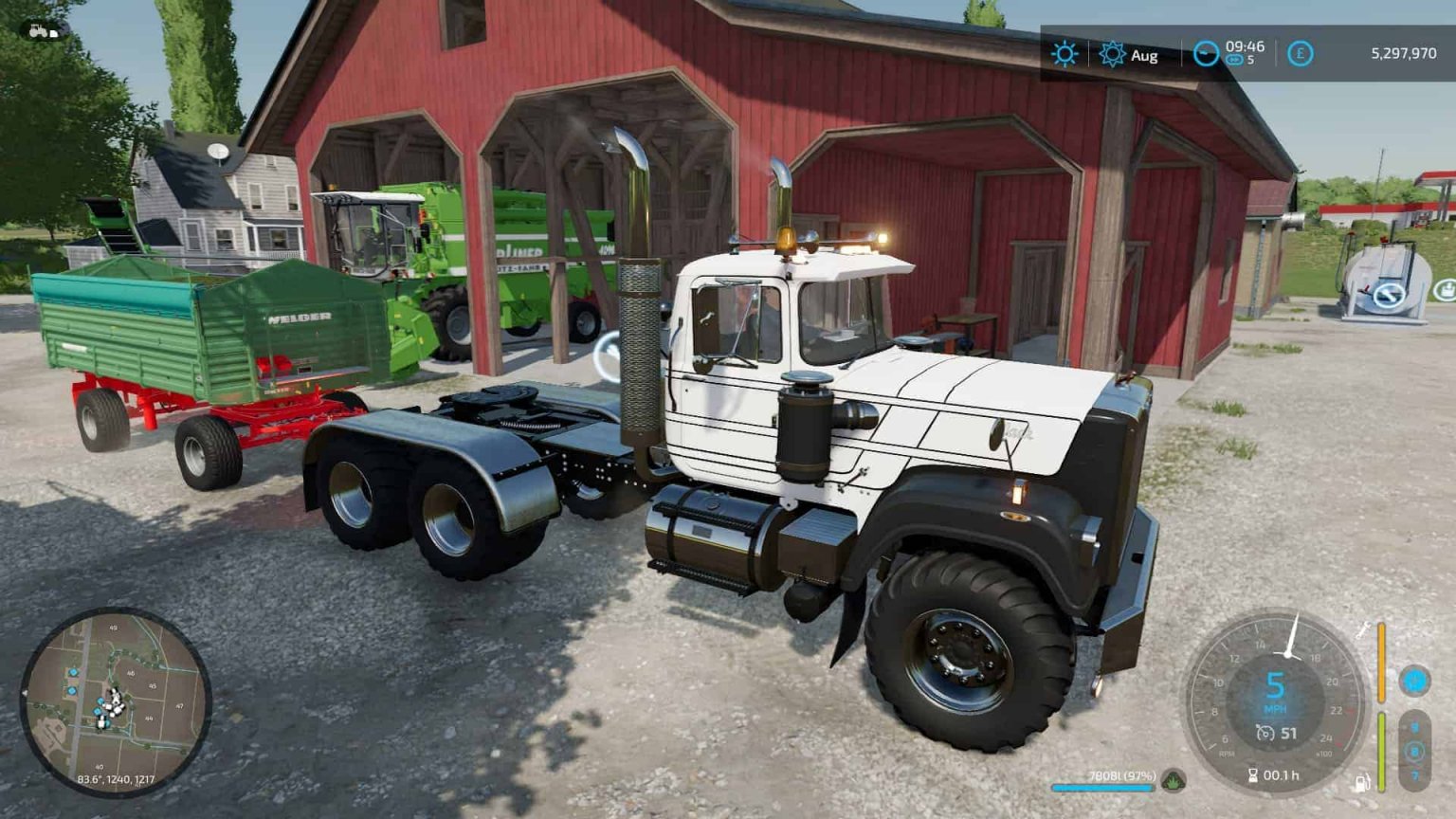This screenshot has height=819, width=1456.
Task: Click the hourglass icon next to 00.1 h
Action: coord(1253,774)
